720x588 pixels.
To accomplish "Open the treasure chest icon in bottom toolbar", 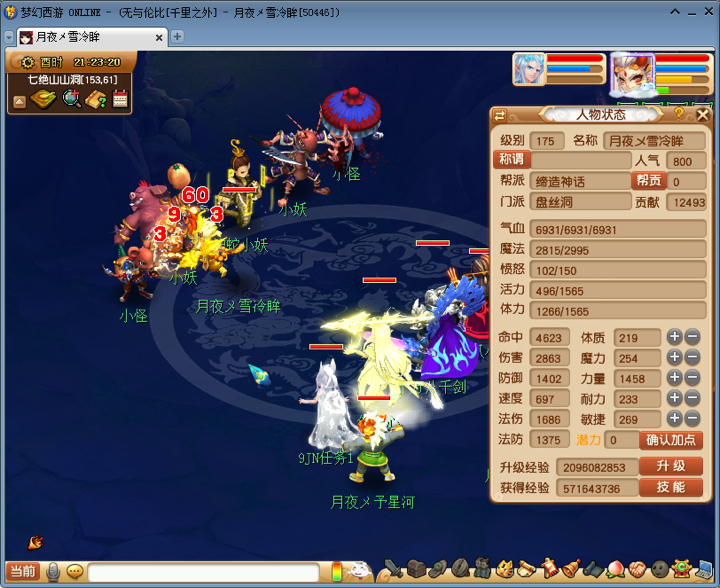I will 417,569.
